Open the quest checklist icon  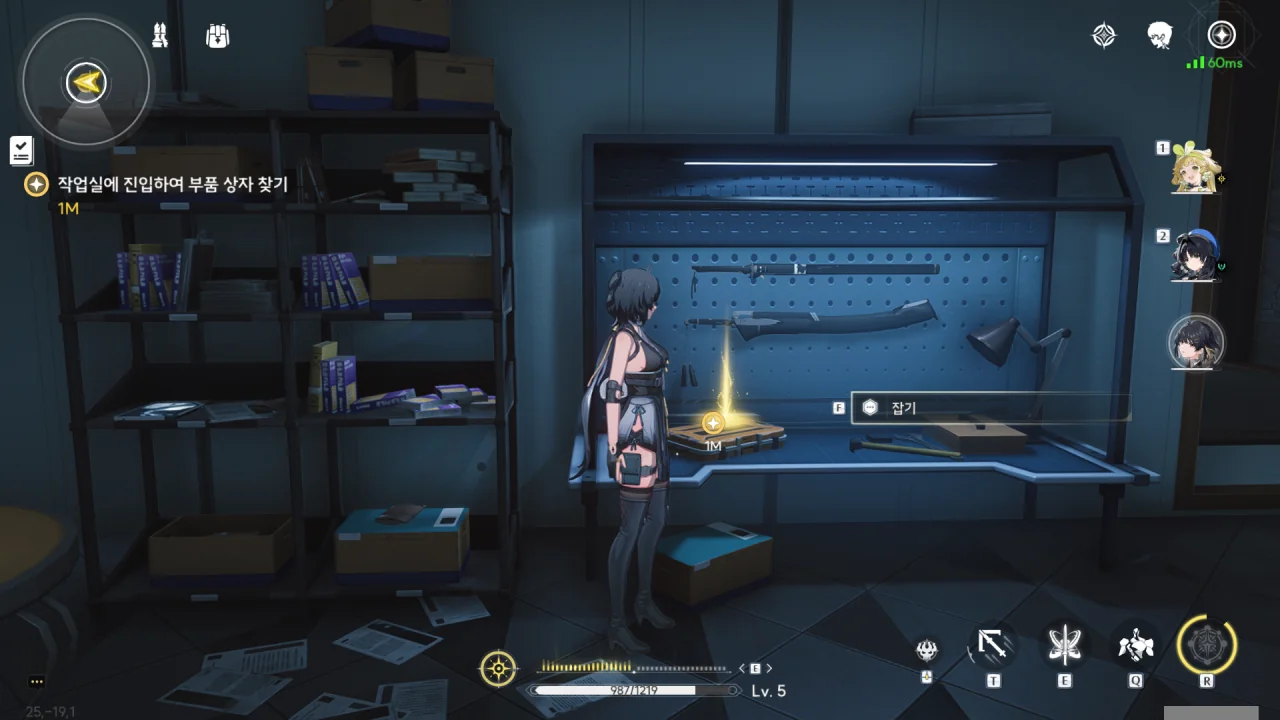click(x=21, y=151)
